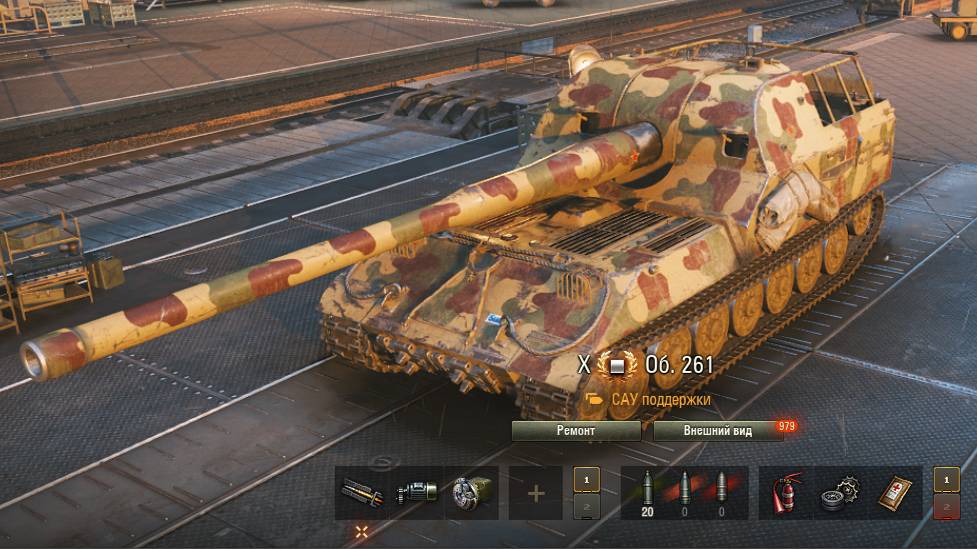
Task: Select the repair kit consumable slot
Action: click(839, 493)
